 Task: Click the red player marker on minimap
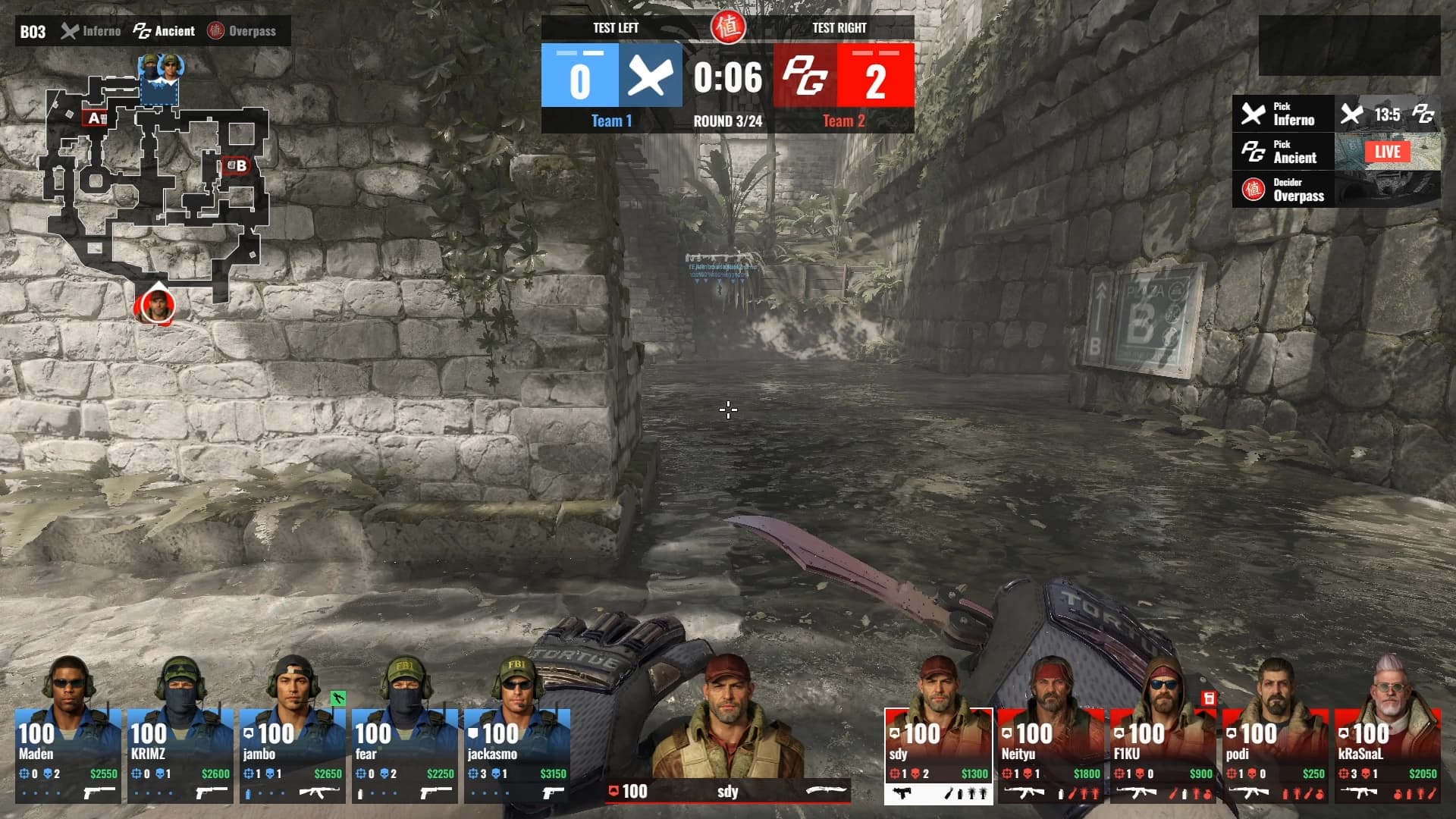pyautogui.click(x=158, y=306)
